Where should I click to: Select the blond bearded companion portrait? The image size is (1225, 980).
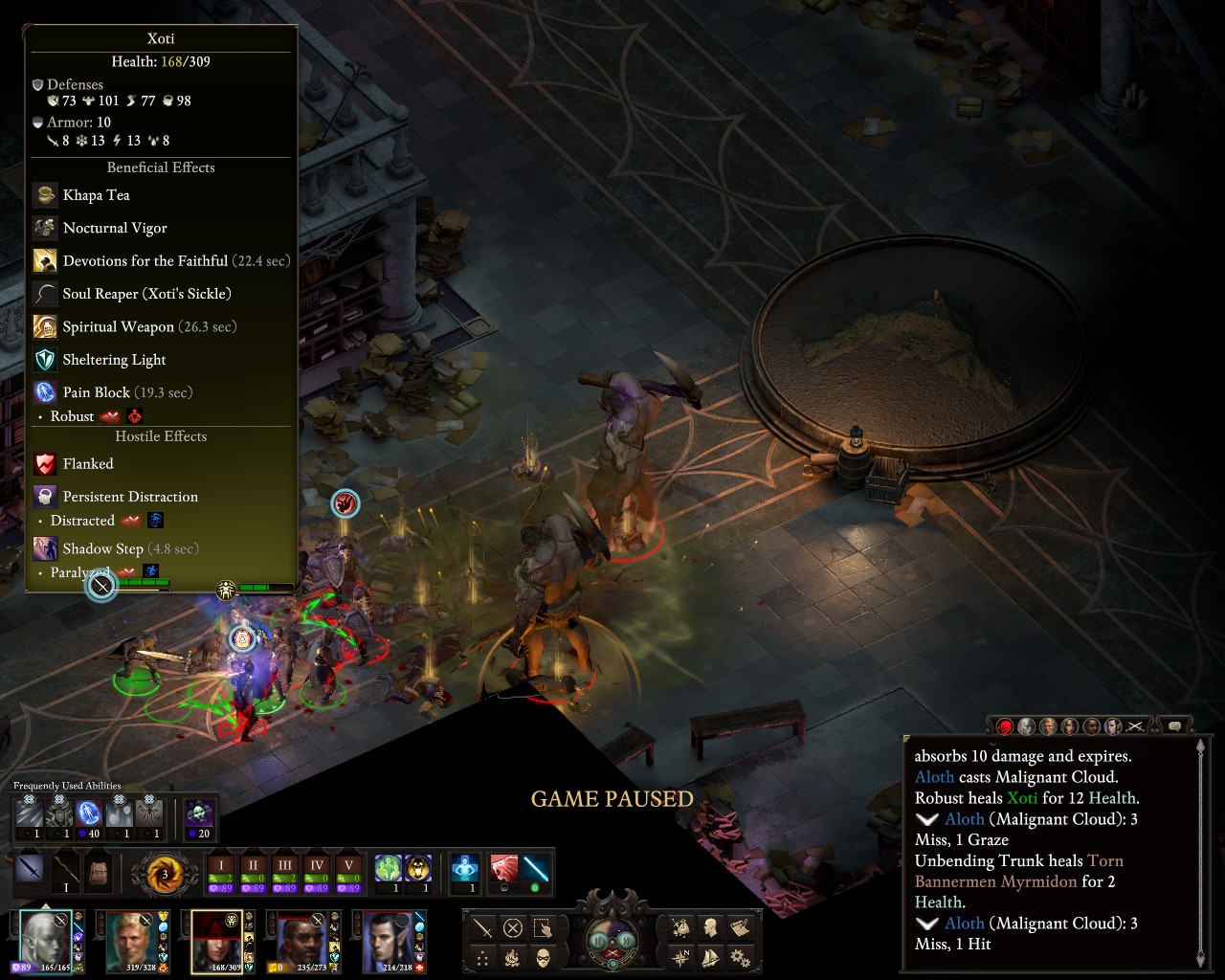point(132,939)
